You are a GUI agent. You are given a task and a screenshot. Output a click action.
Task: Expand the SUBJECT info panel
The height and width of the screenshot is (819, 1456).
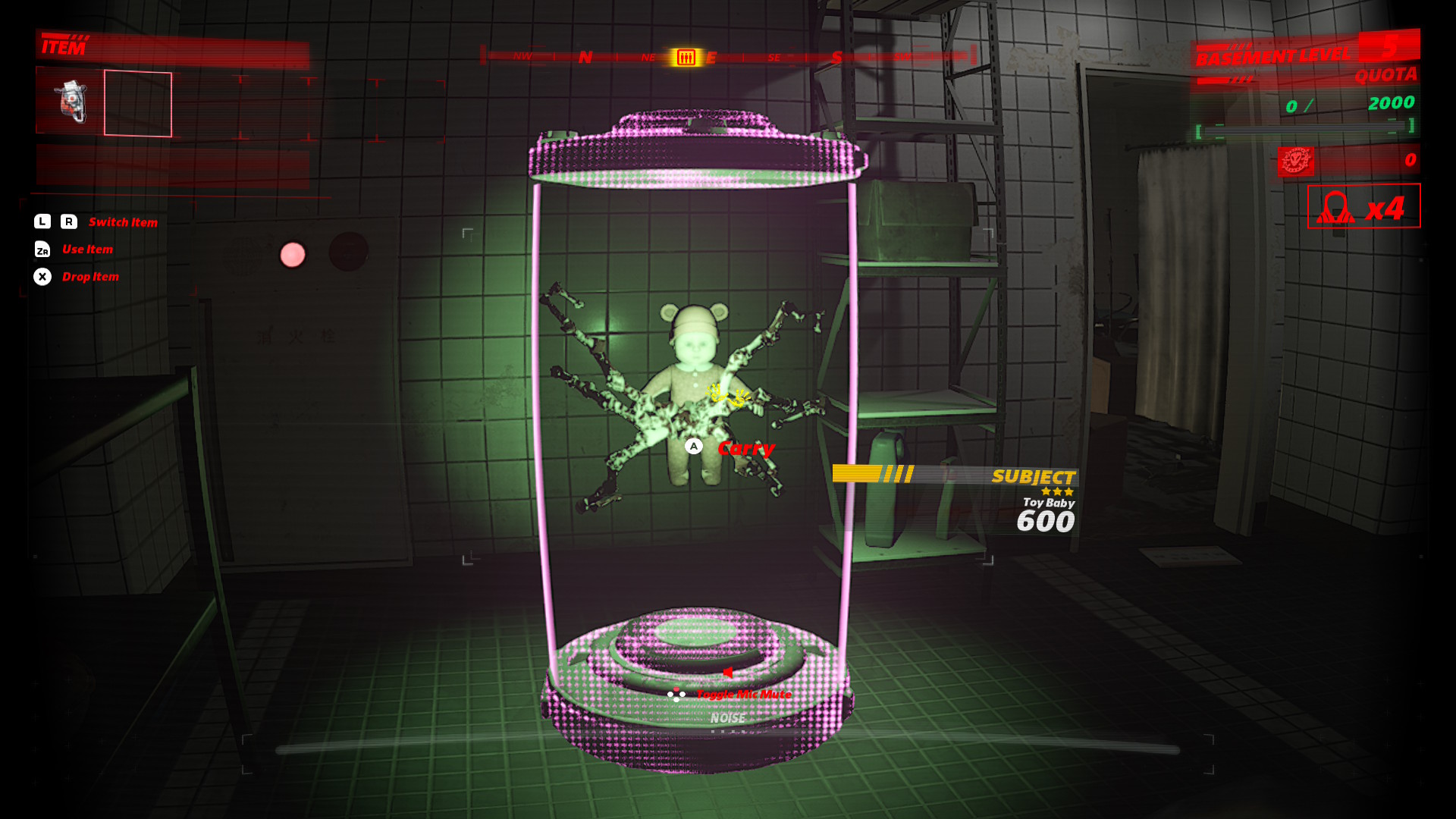tap(1034, 477)
